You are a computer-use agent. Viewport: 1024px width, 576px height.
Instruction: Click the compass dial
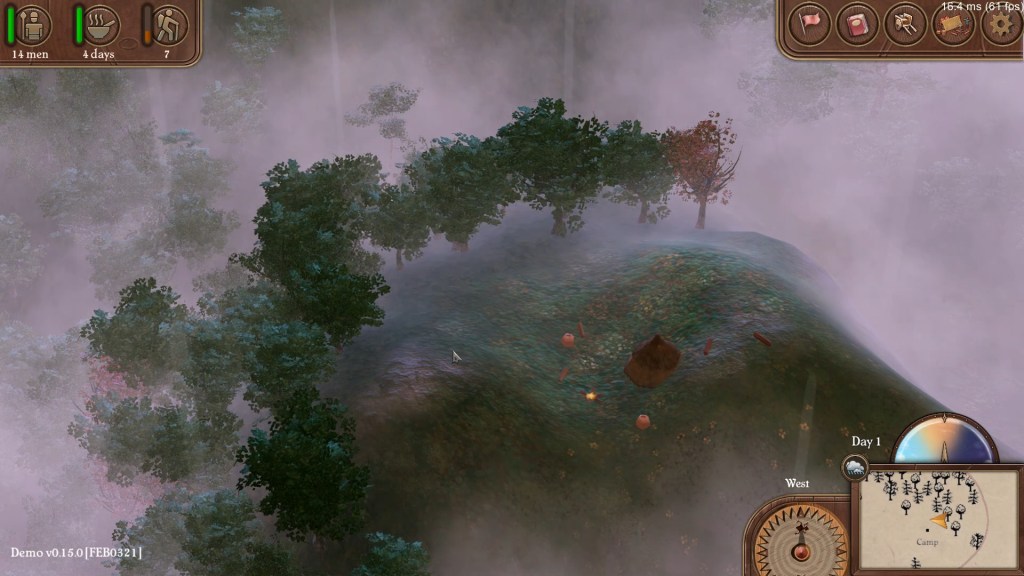800,540
